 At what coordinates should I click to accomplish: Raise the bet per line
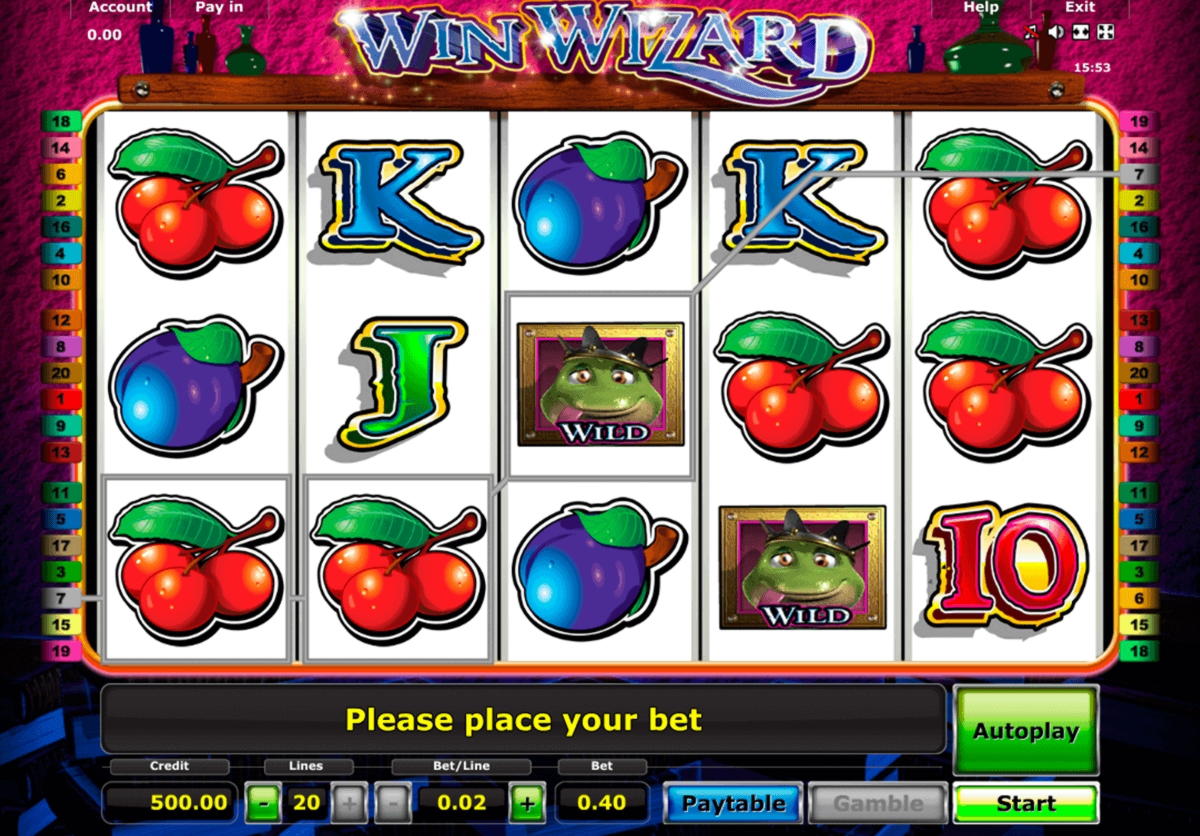(527, 803)
